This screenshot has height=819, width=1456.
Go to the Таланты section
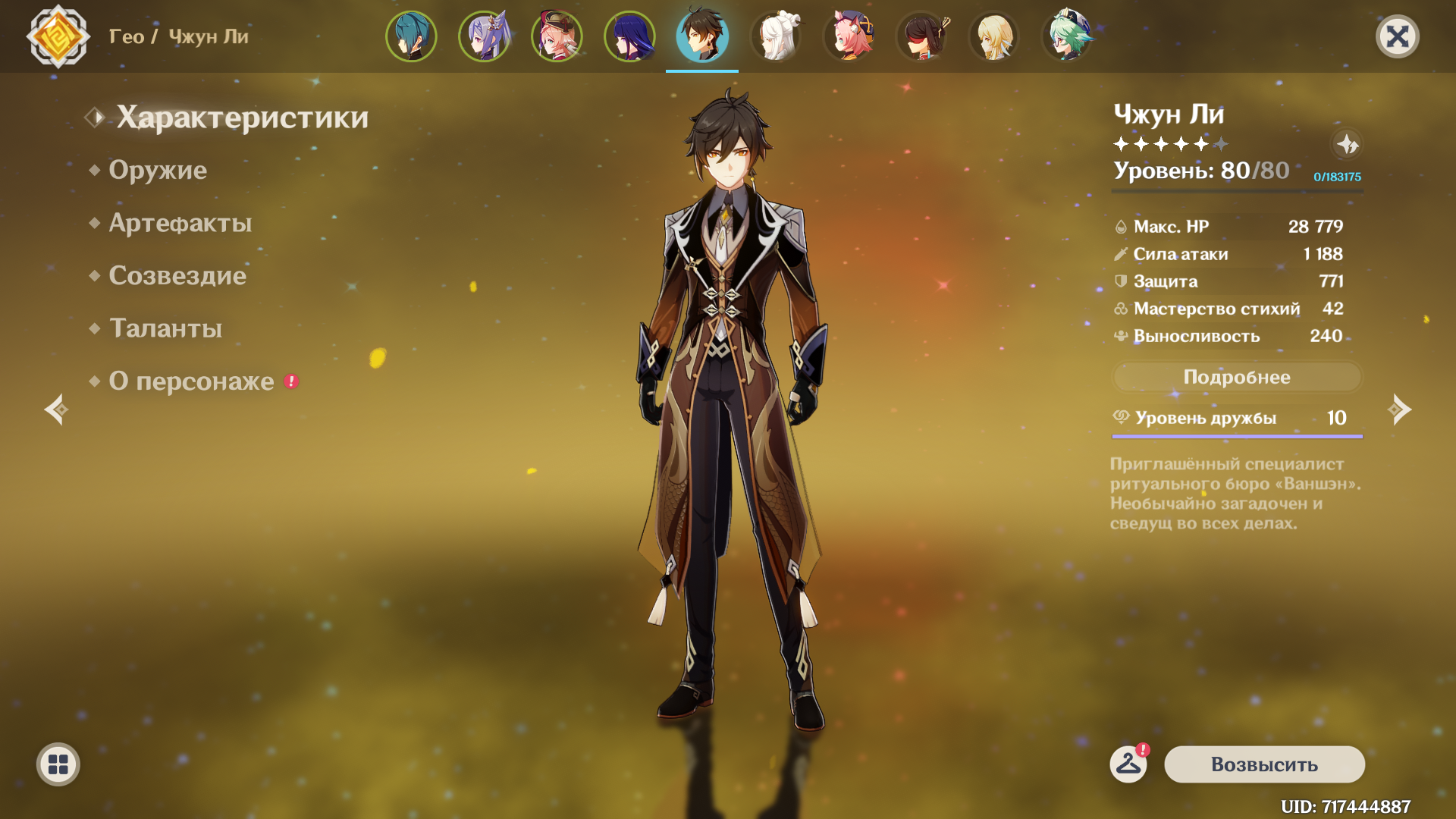165,328
